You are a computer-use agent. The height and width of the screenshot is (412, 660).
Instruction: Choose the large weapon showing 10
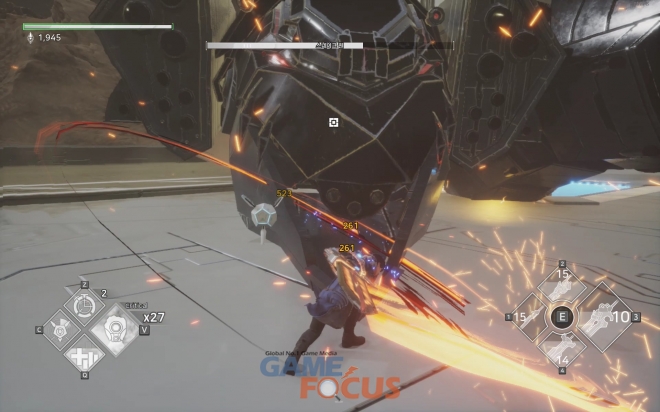602,317
